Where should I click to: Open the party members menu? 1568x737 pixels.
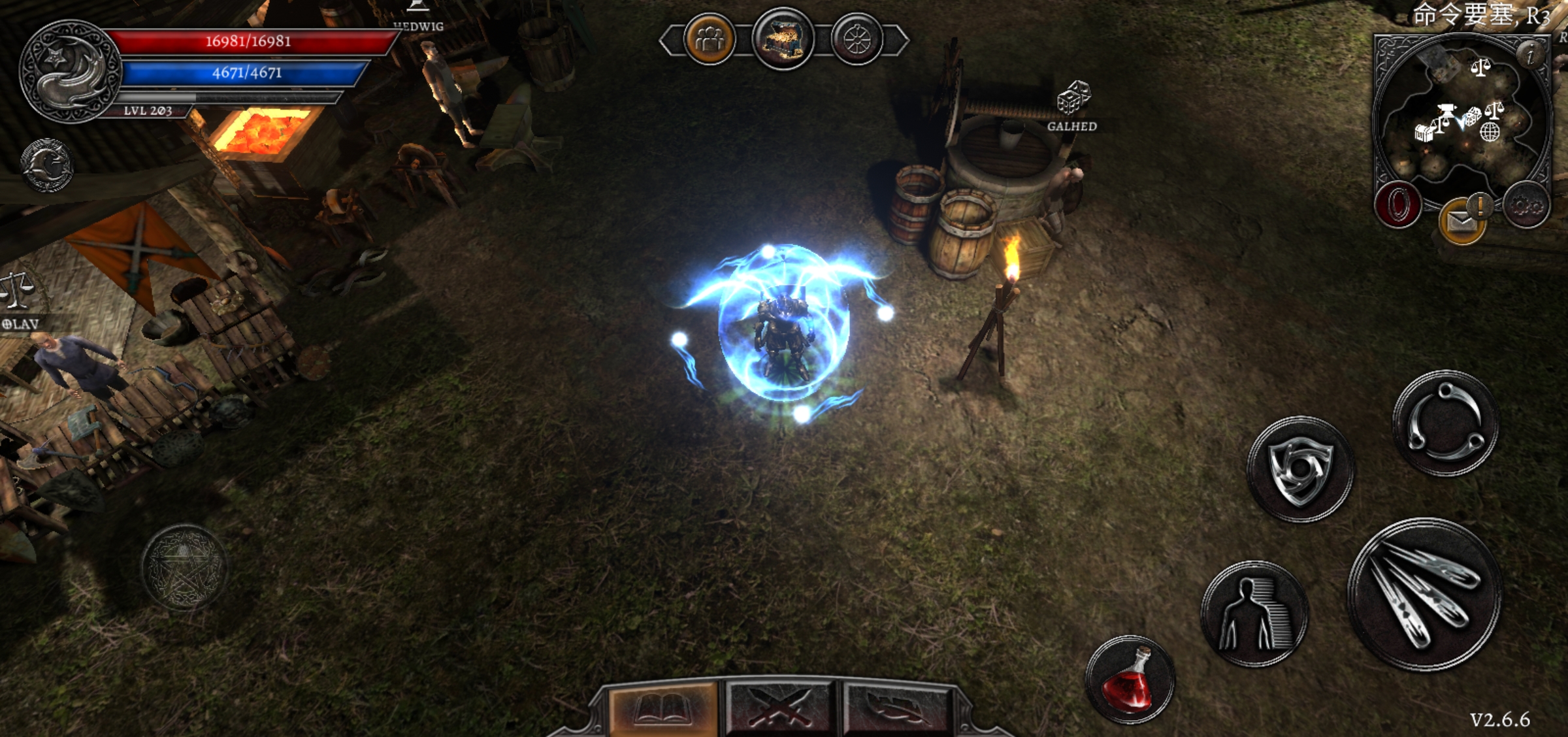710,40
